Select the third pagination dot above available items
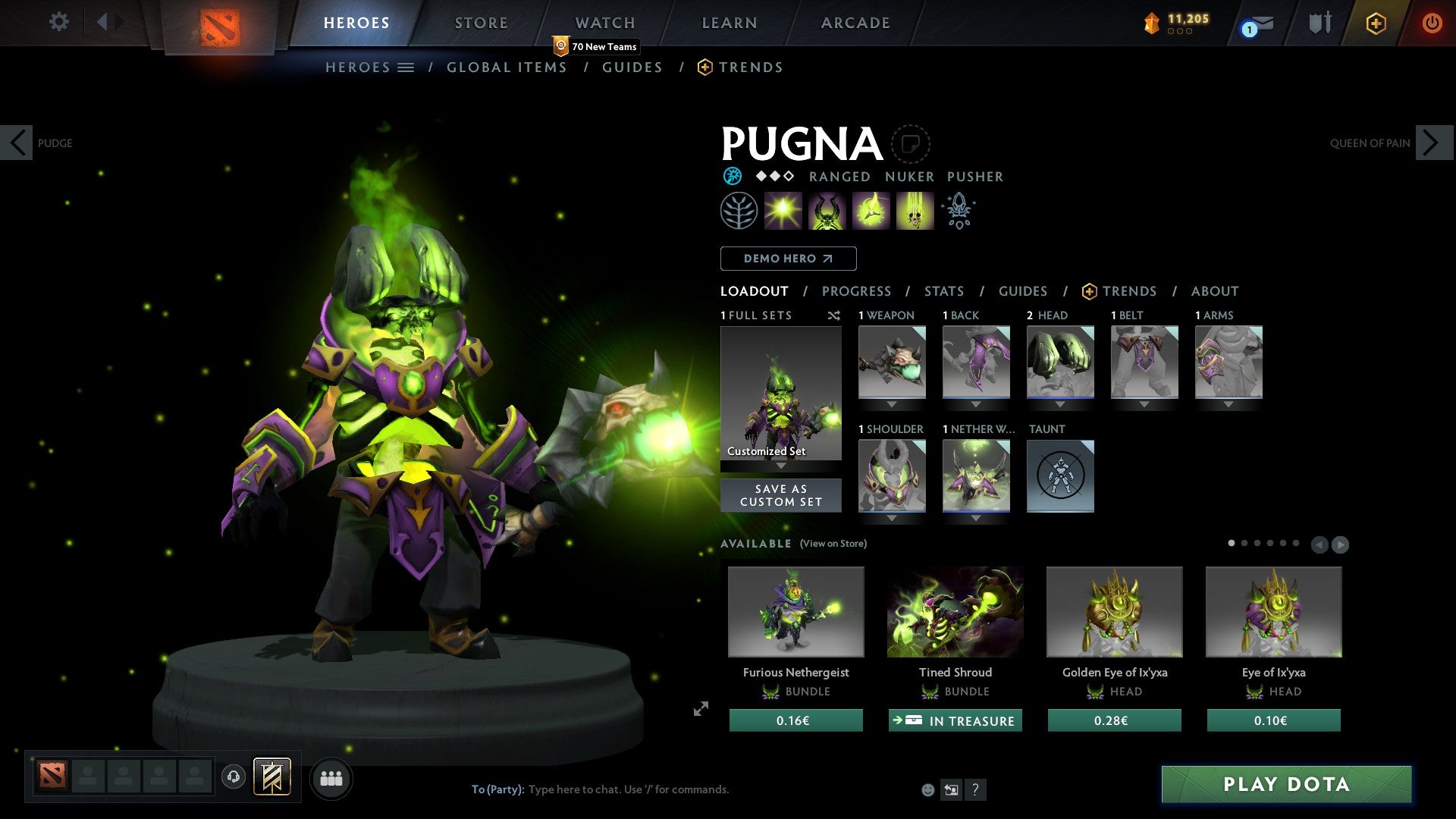 [1257, 543]
